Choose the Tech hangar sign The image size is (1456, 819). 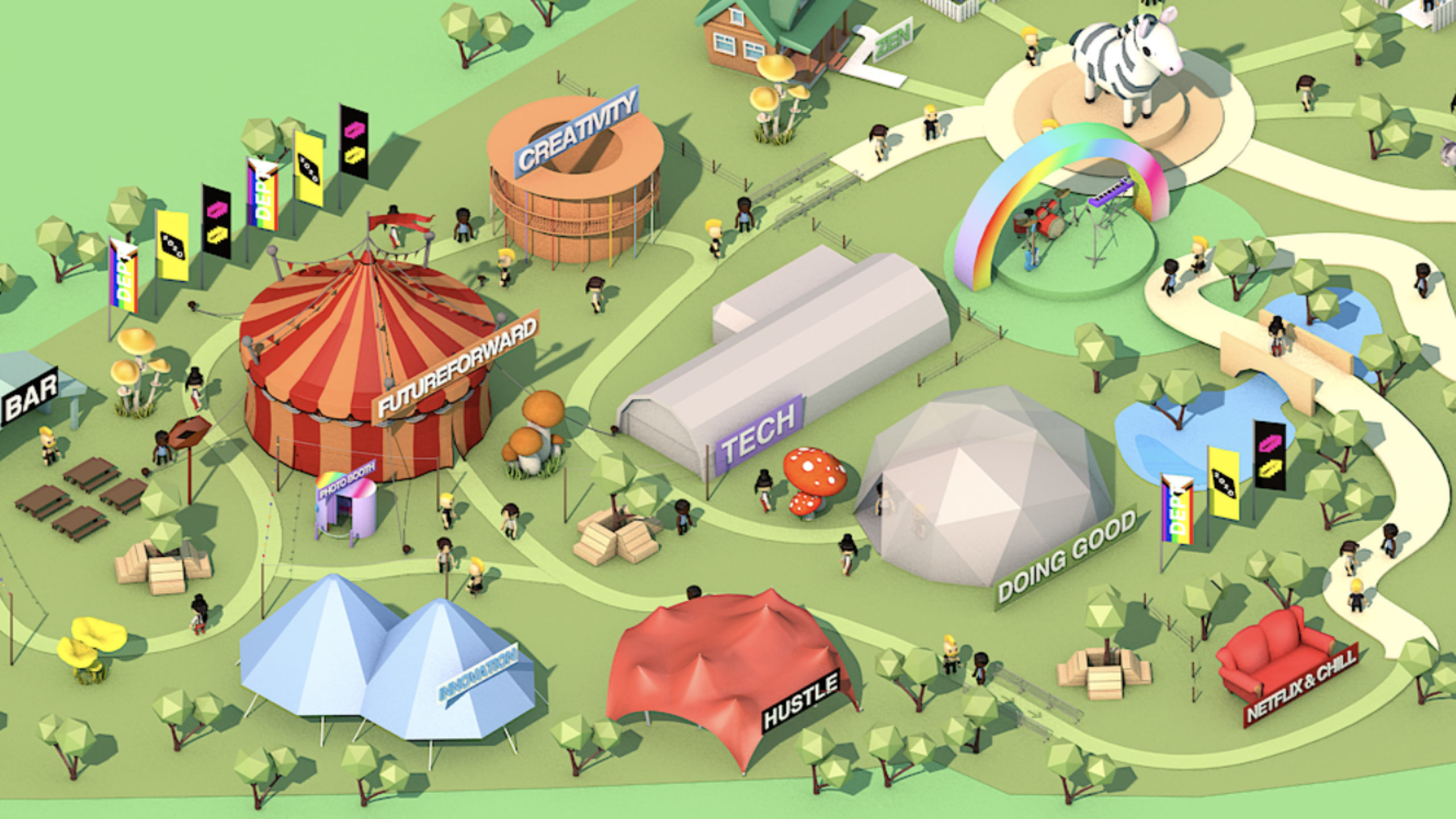759,435
